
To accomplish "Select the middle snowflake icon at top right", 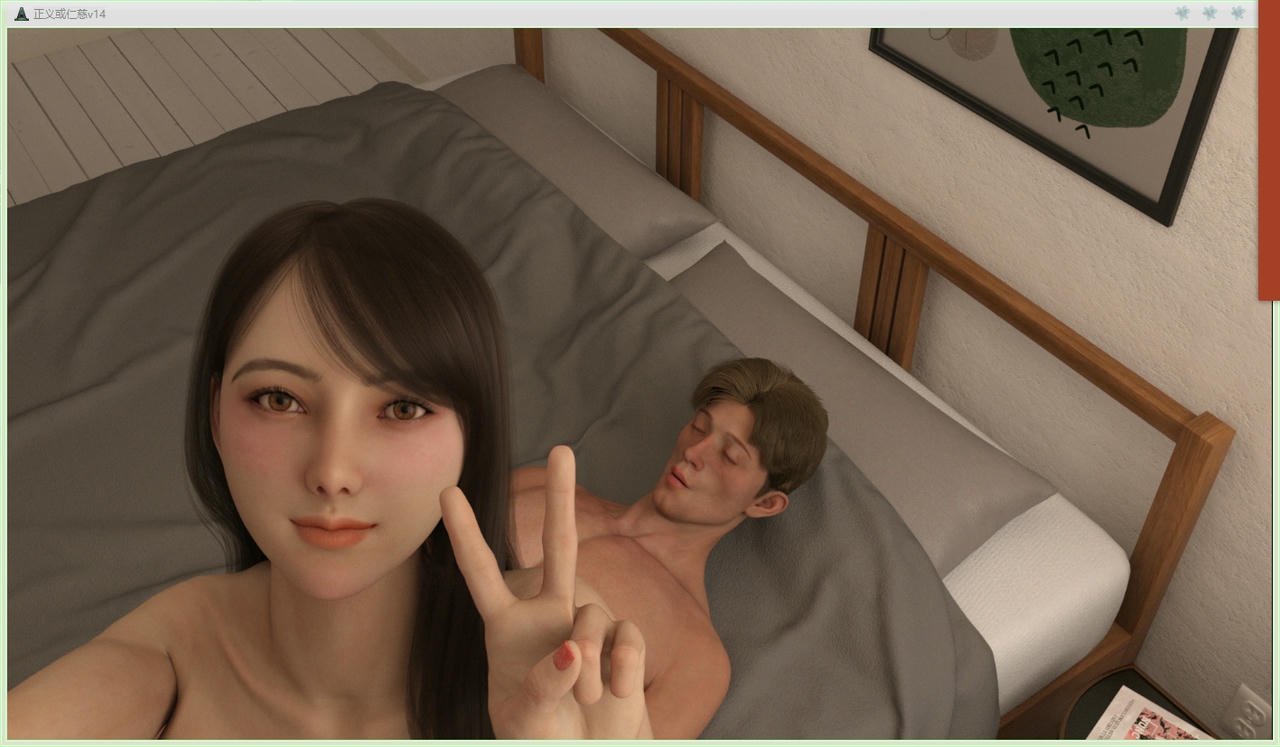I will coord(1209,13).
